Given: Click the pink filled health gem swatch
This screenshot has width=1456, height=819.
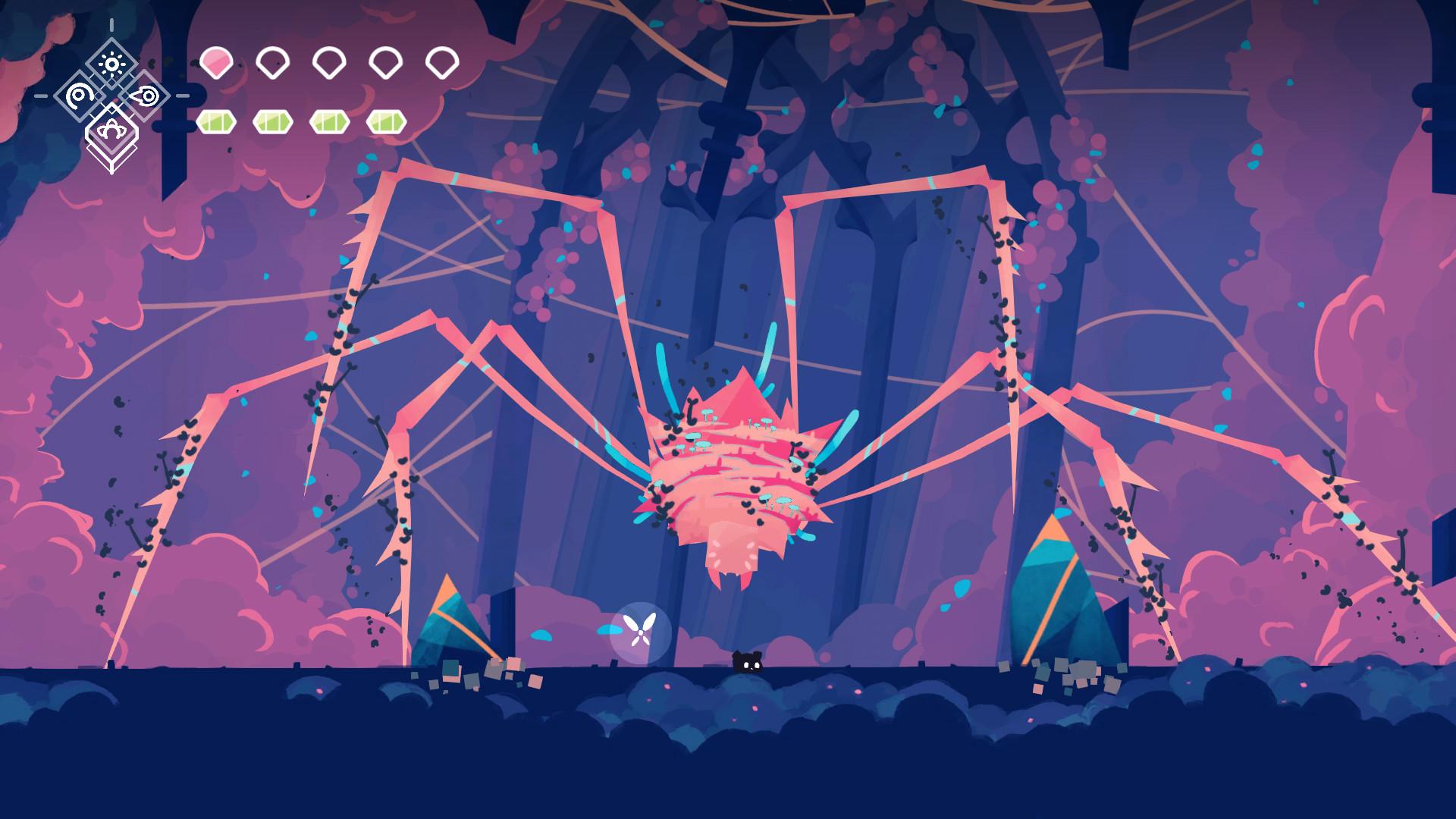Looking at the screenshot, I should point(216,64).
